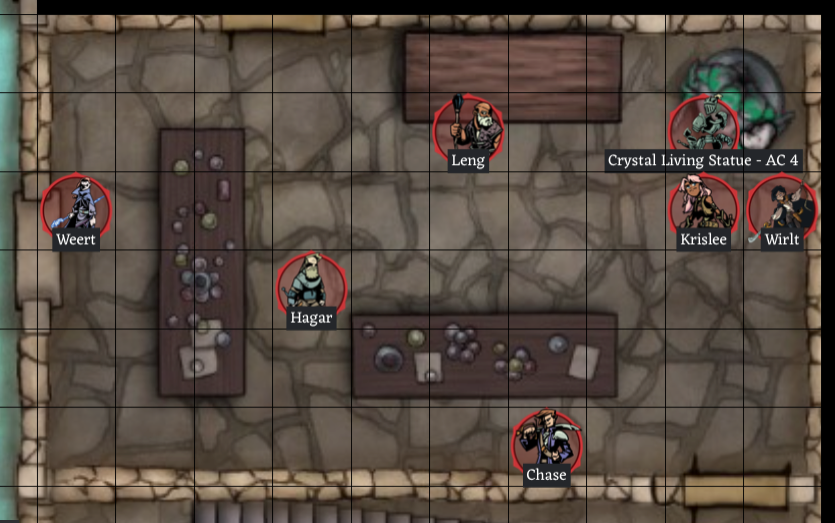Pick the Wirlt token

point(781,207)
